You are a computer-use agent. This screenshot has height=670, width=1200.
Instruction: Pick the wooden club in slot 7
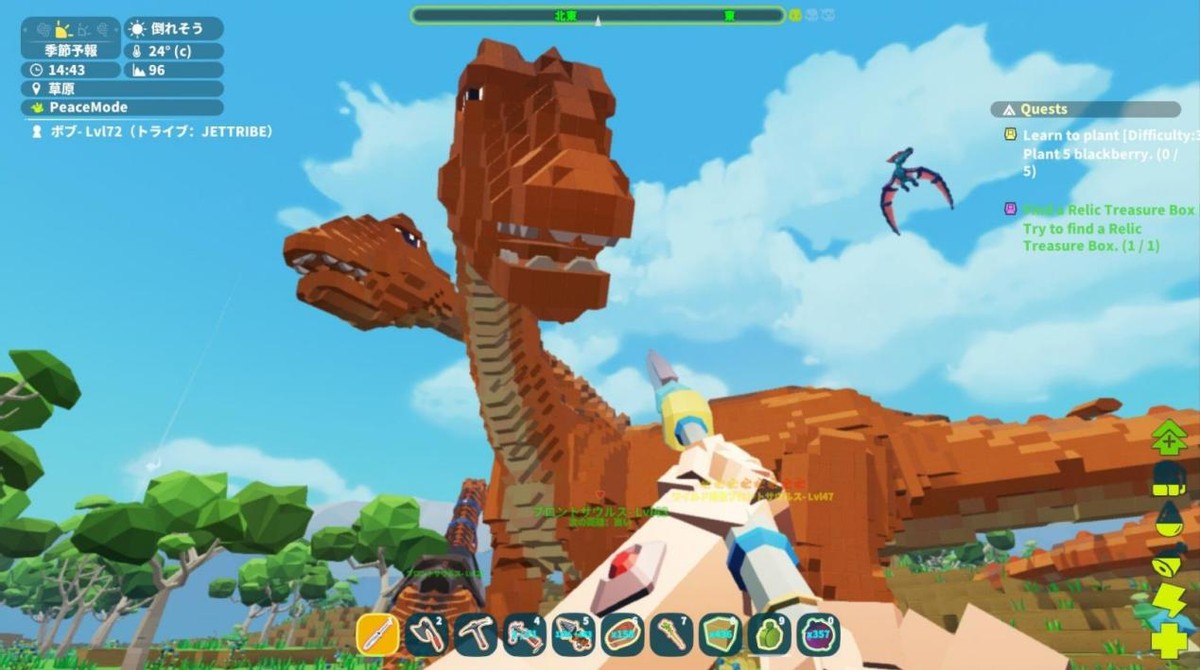click(671, 634)
